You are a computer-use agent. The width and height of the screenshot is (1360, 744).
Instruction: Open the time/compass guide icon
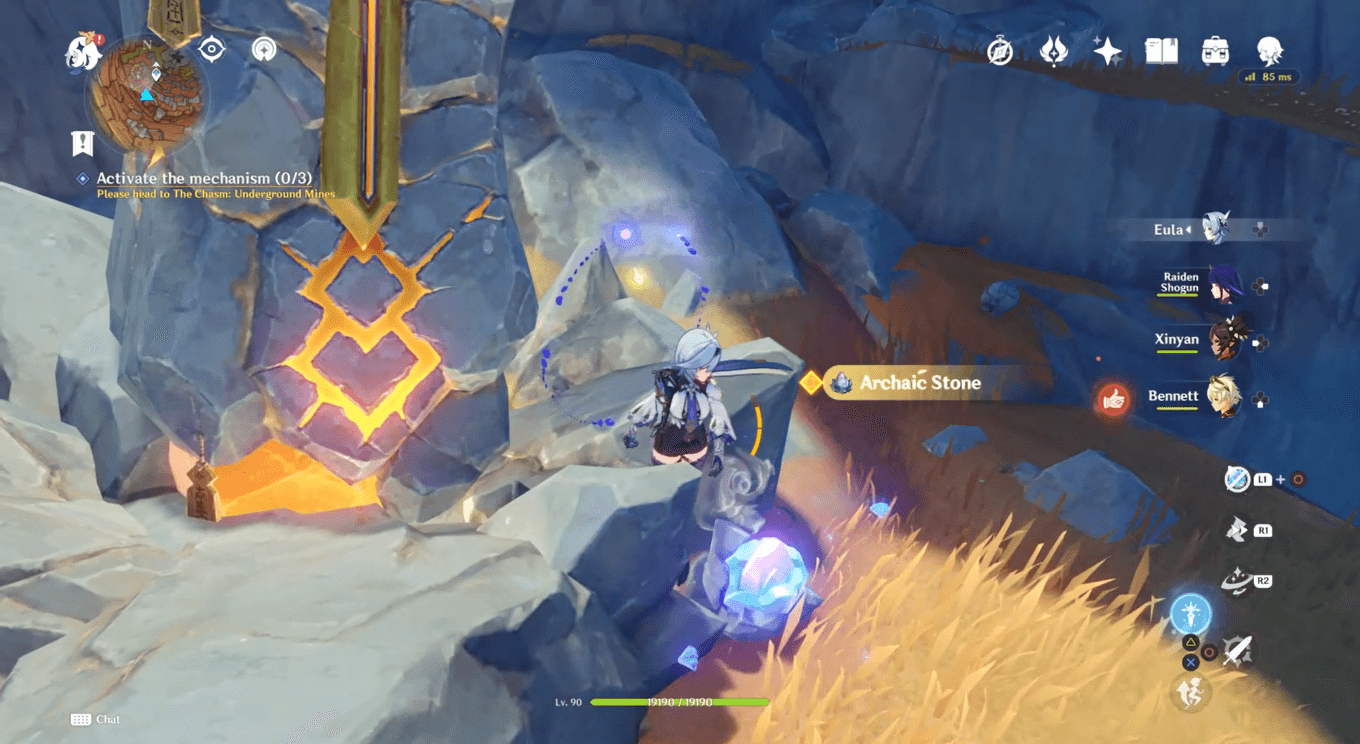point(999,51)
